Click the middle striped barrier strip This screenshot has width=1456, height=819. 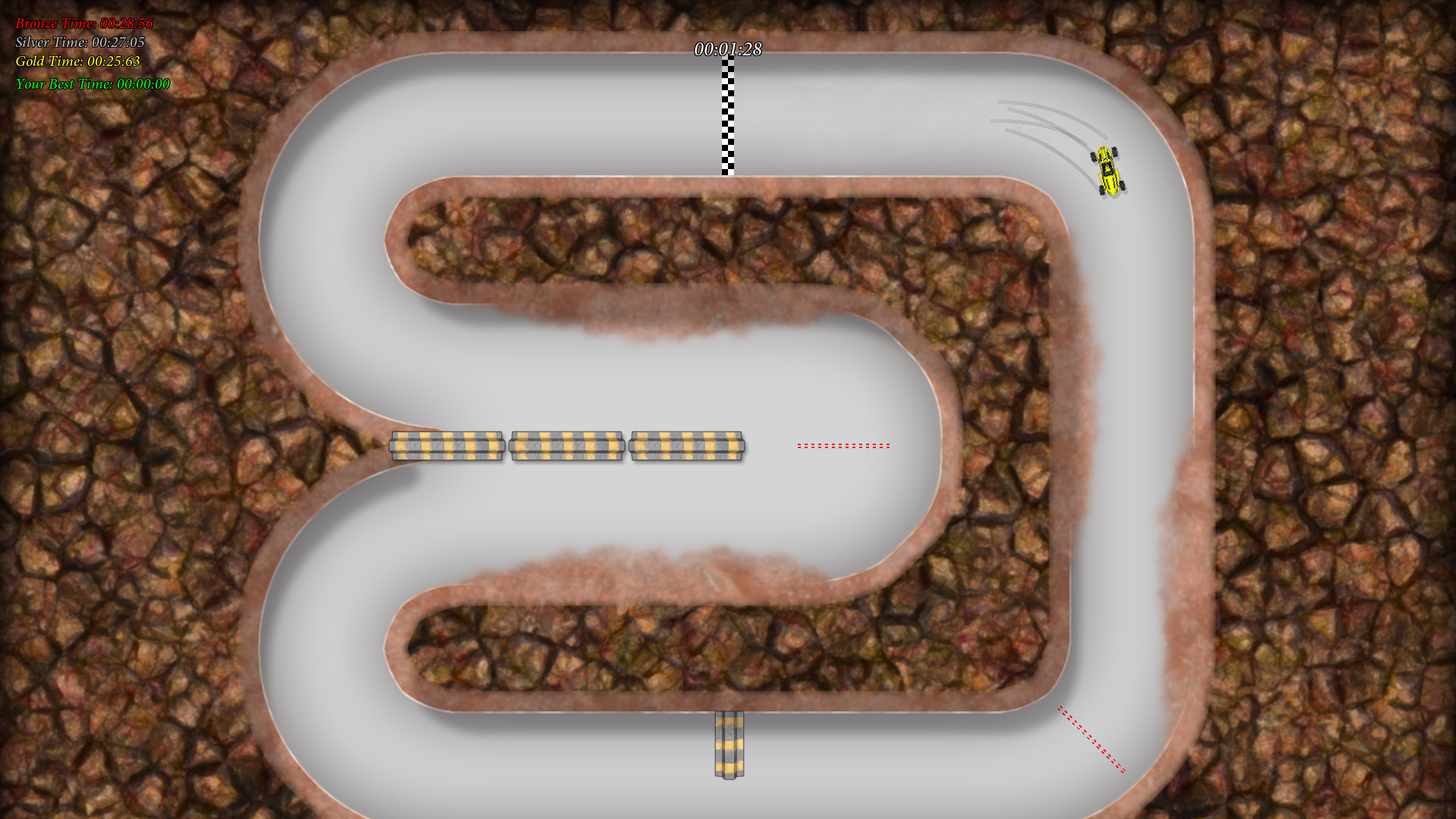[x=567, y=446]
